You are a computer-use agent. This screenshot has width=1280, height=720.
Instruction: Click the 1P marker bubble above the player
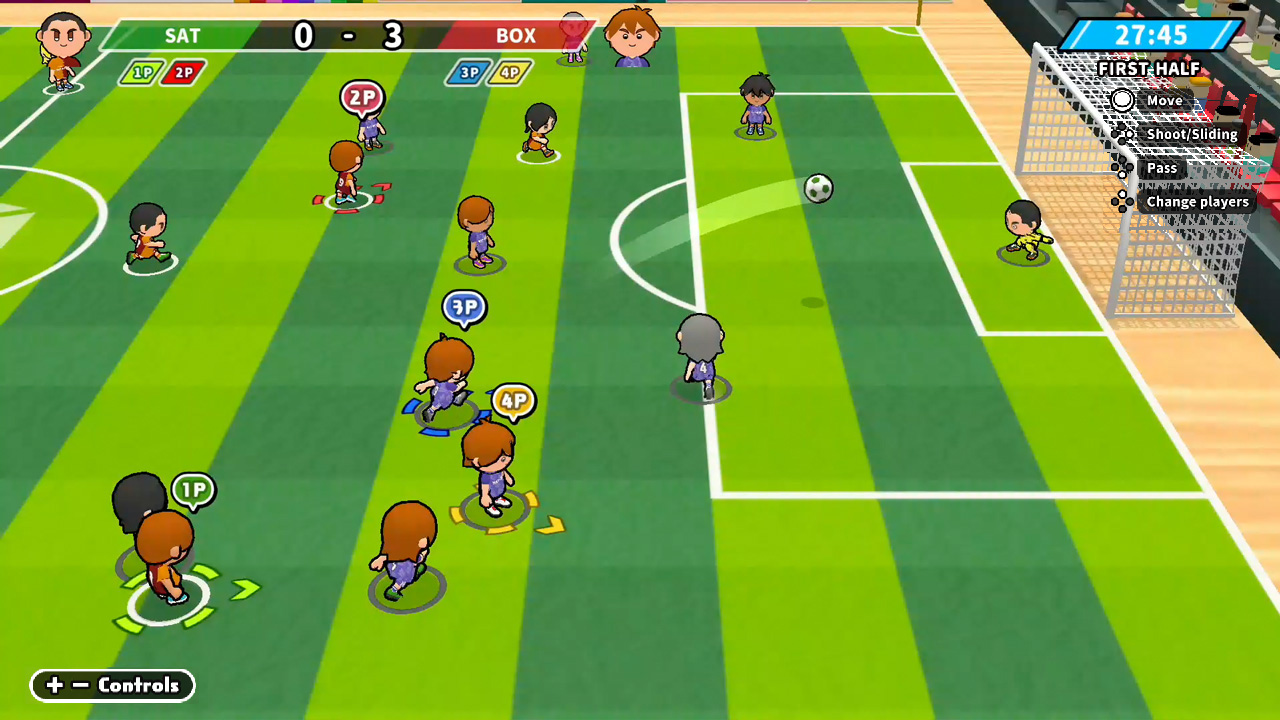point(193,489)
